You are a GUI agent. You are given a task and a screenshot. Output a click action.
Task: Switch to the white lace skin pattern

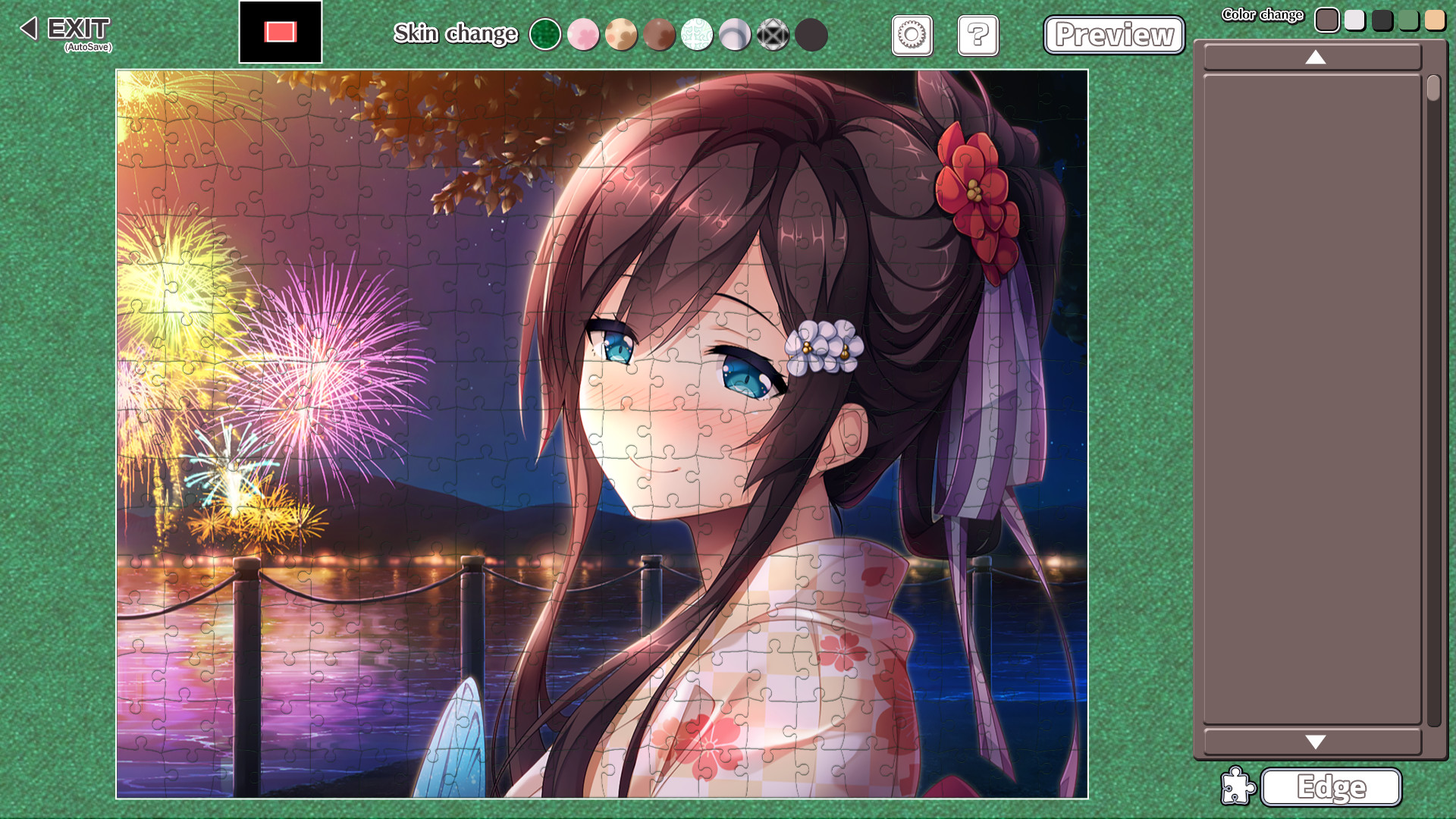pos(698,35)
